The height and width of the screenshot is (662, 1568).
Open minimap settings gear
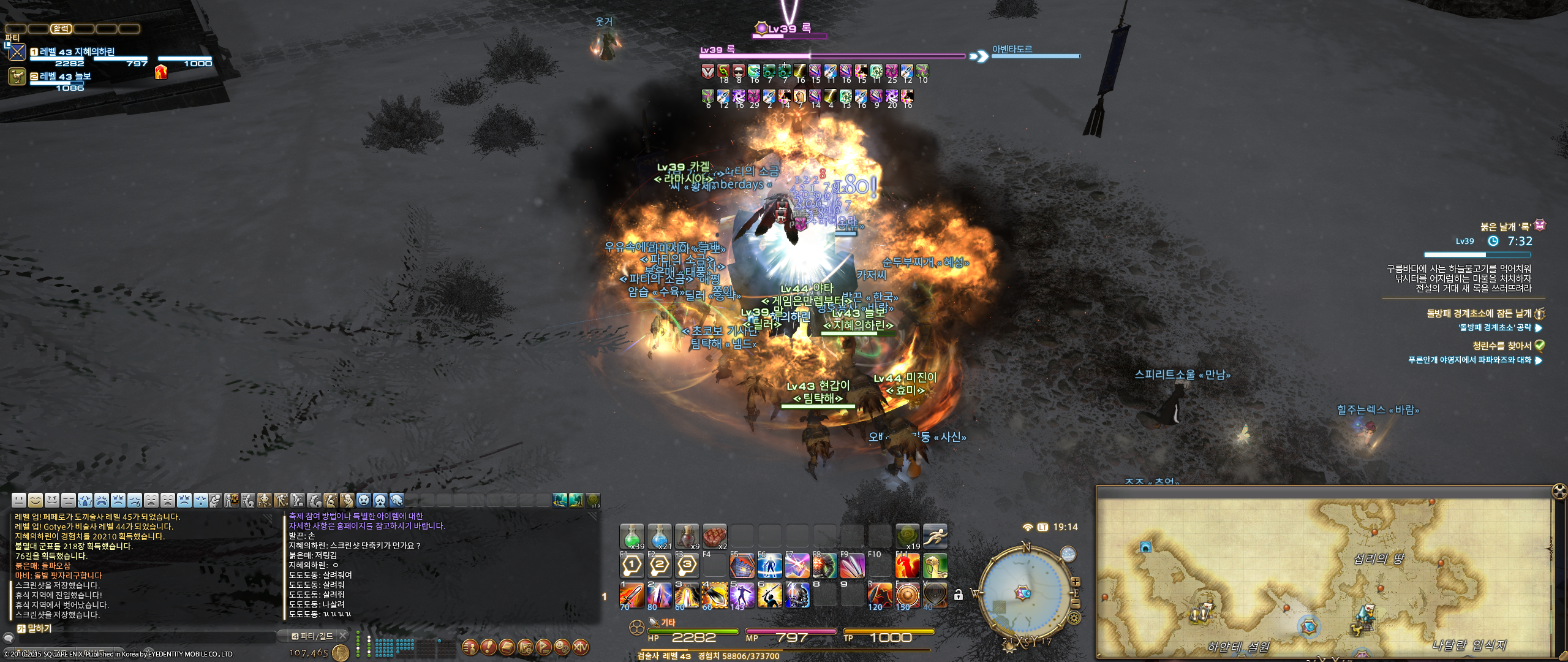[x=1074, y=617]
